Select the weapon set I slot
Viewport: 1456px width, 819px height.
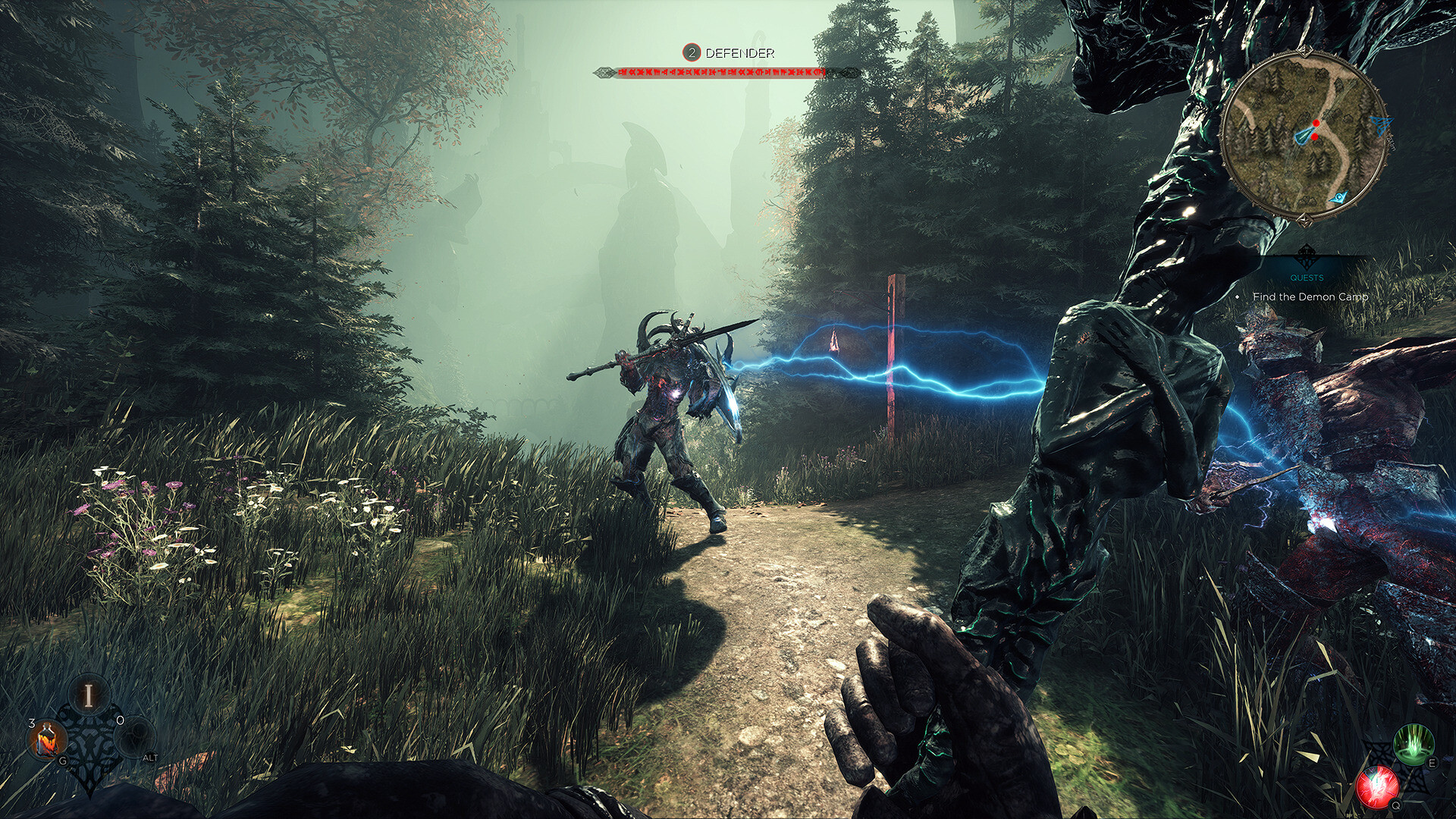point(89,695)
